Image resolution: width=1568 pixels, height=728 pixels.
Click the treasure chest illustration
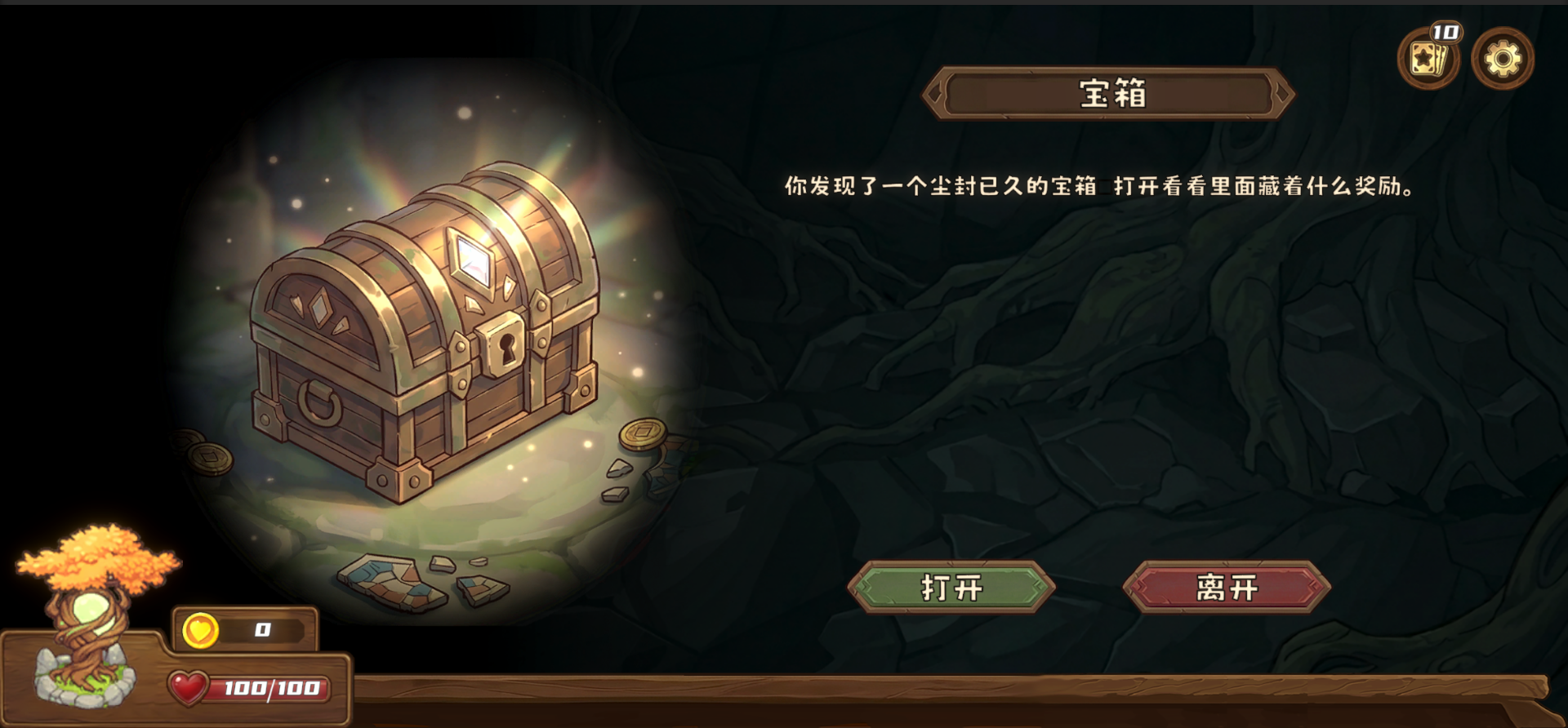point(425,351)
